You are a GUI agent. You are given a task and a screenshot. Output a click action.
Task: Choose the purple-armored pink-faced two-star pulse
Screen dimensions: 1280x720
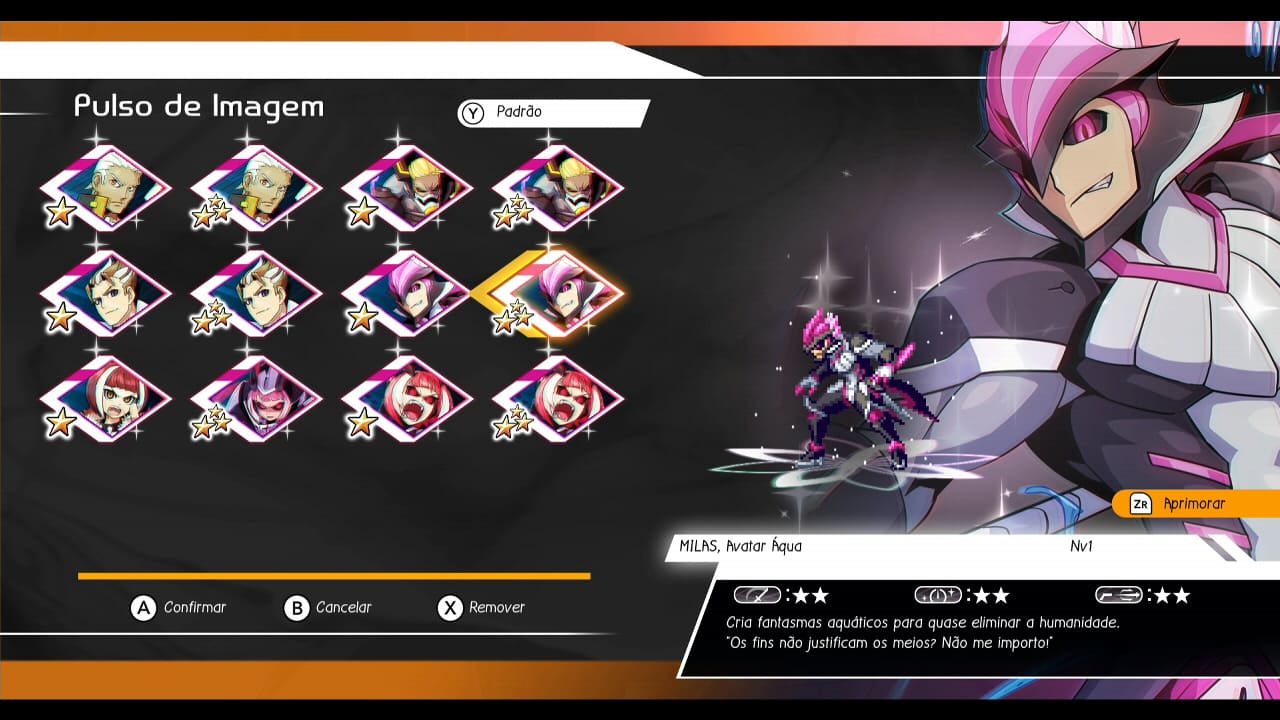coord(258,399)
